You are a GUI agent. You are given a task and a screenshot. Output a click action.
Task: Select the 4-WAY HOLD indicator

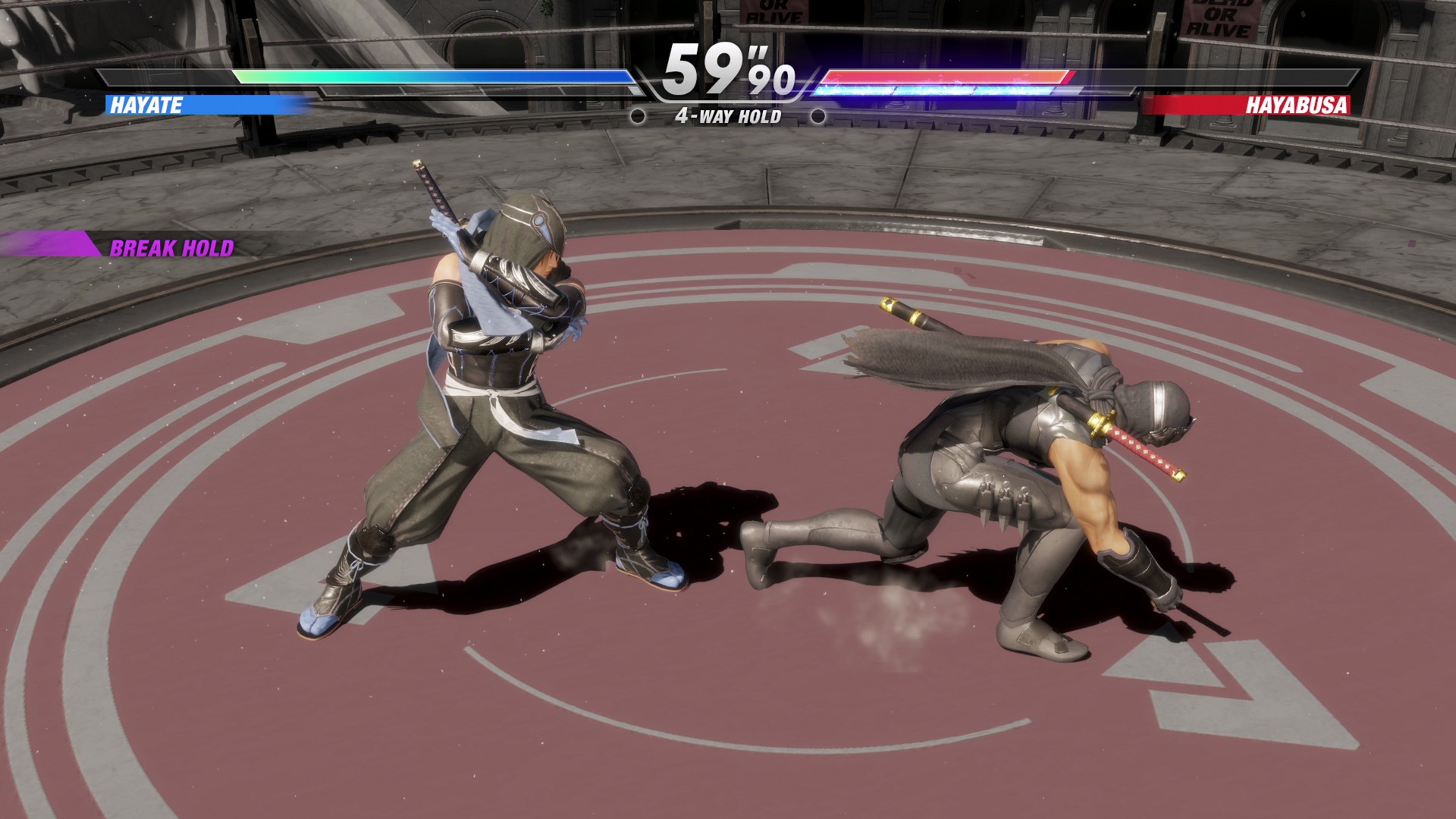point(727,116)
